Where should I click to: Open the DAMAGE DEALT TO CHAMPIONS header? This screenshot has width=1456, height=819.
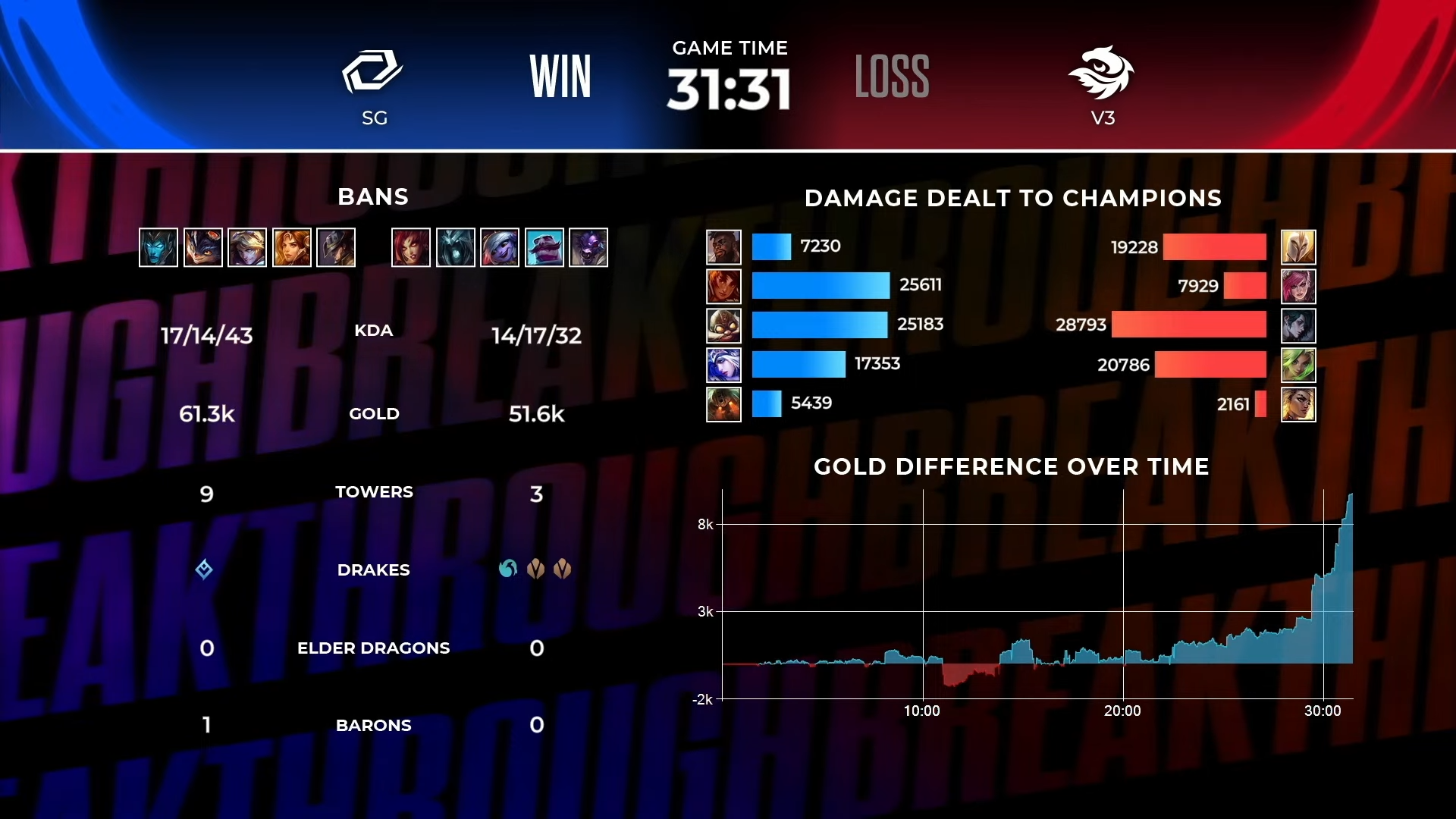pos(1014,199)
